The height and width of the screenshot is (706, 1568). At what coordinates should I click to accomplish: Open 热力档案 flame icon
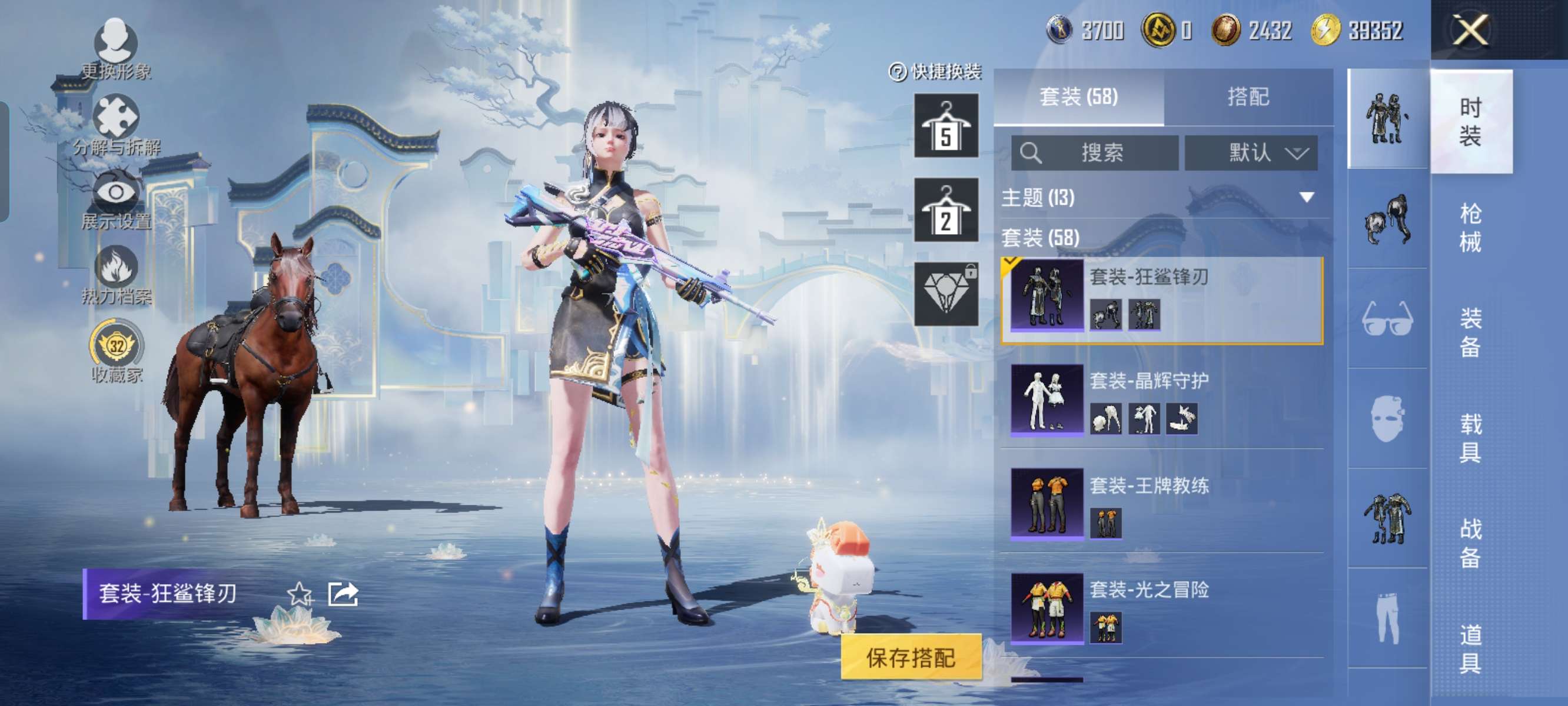point(115,275)
